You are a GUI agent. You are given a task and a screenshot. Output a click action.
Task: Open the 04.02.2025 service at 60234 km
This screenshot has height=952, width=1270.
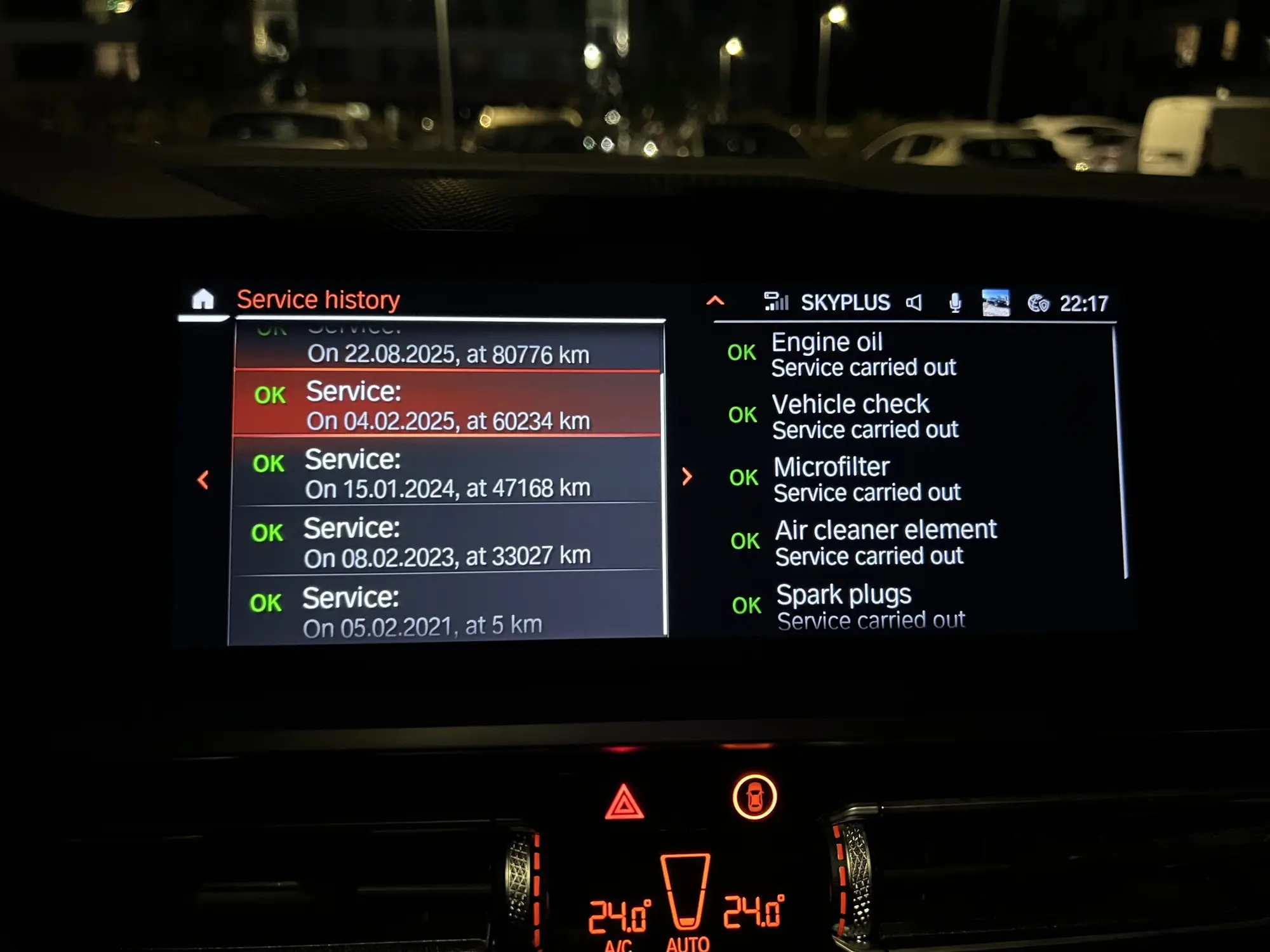pyautogui.click(x=448, y=405)
